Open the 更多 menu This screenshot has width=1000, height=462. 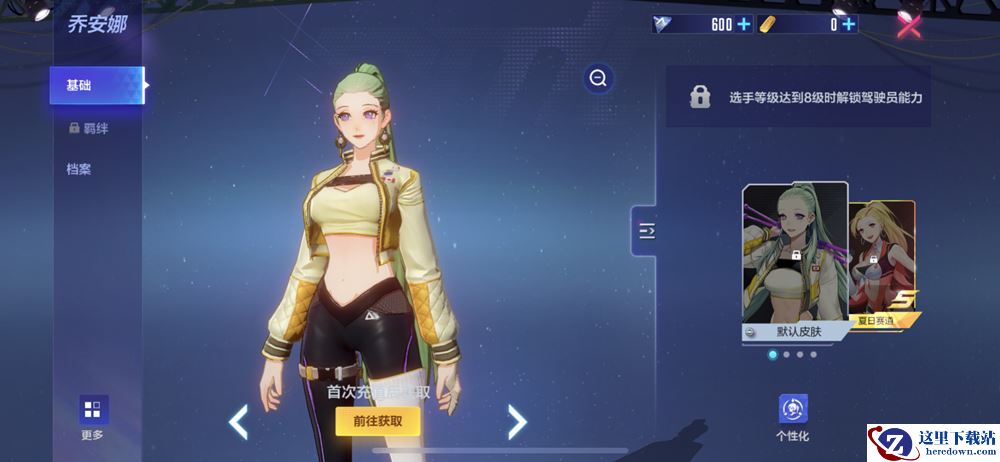[92, 415]
